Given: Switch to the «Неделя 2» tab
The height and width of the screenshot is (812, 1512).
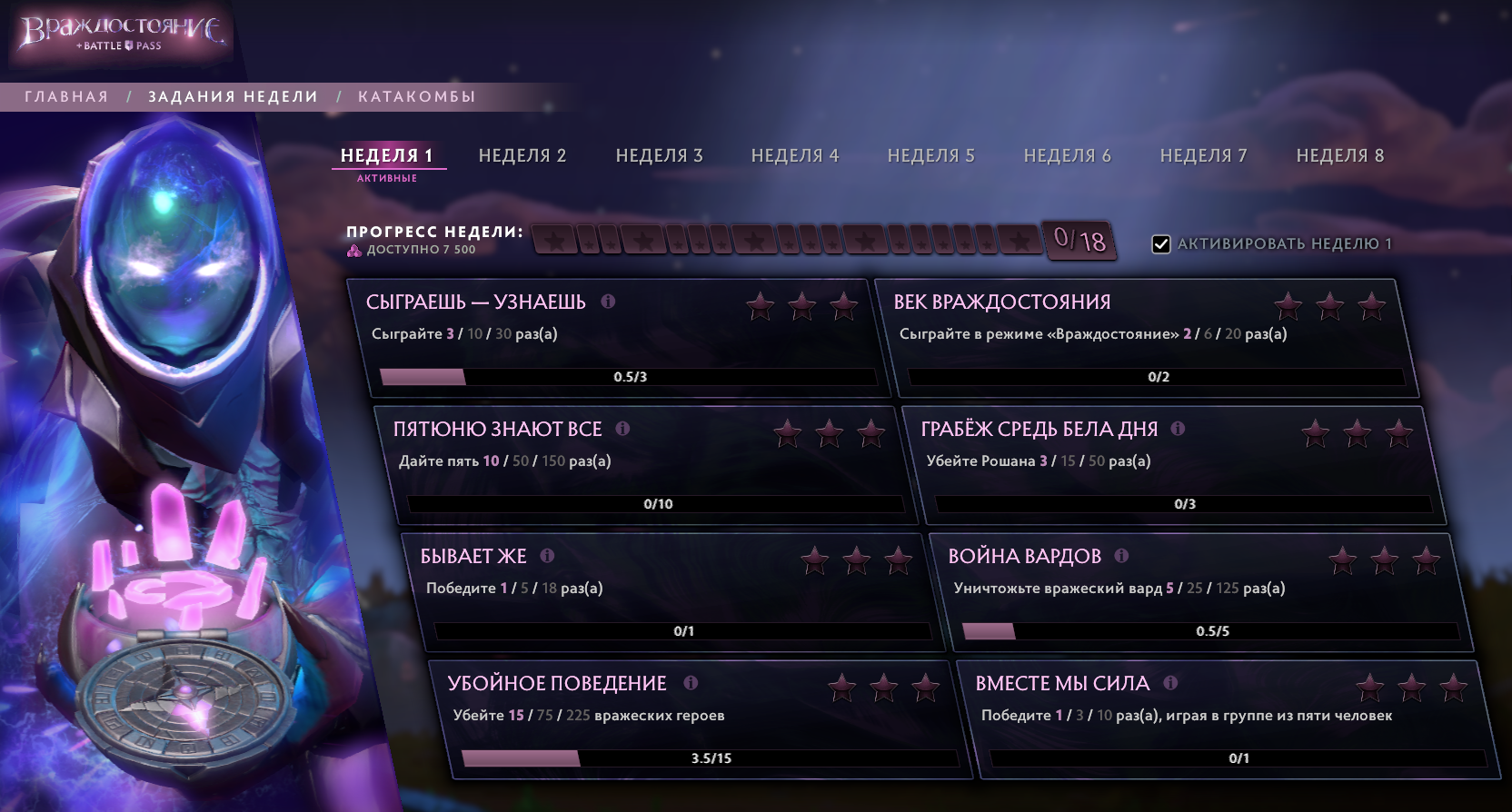Looking at the screenshot, I should click(x=522, y=154).
